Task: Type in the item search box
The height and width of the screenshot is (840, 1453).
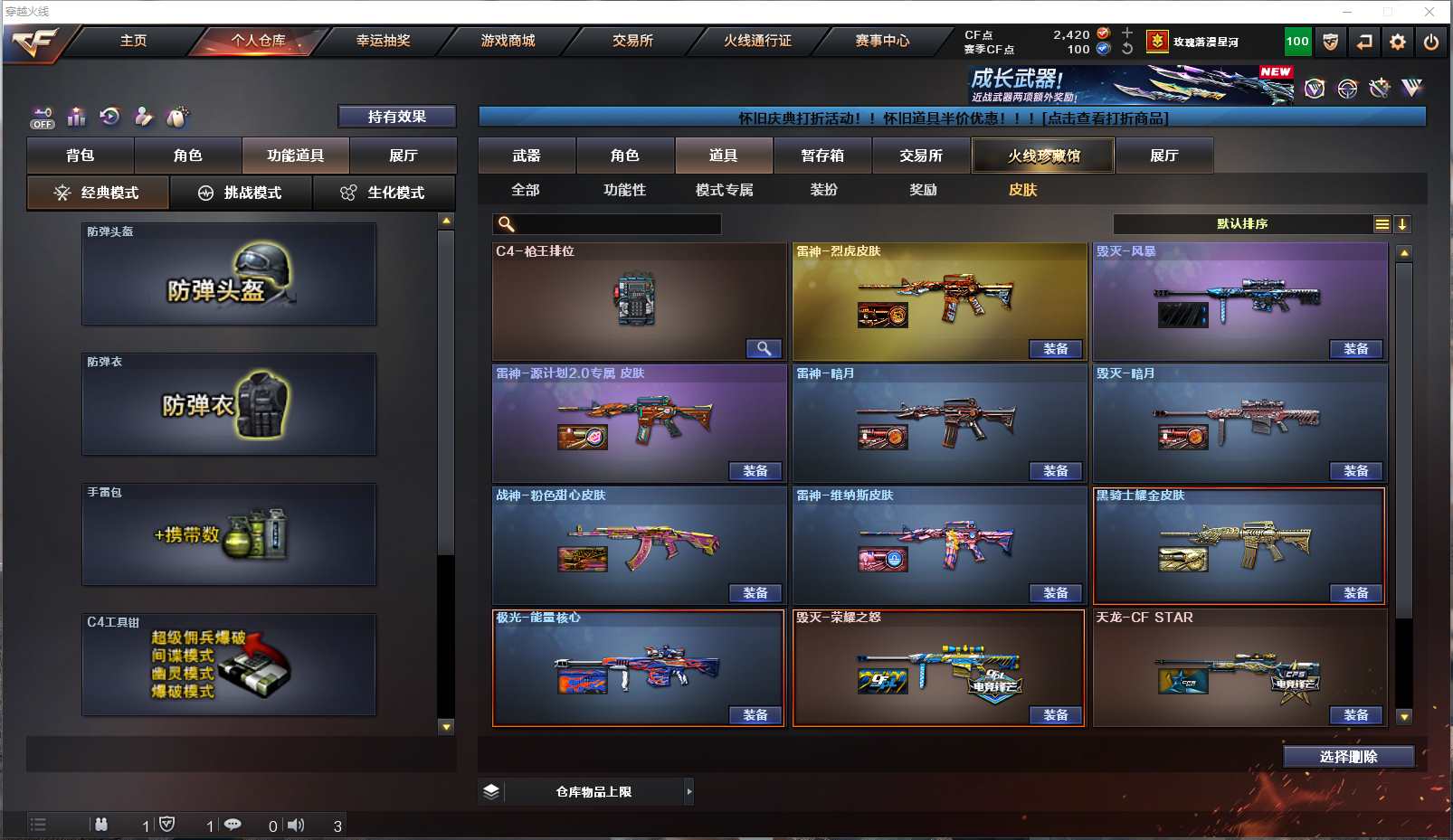Action: [x=615, y=224]
